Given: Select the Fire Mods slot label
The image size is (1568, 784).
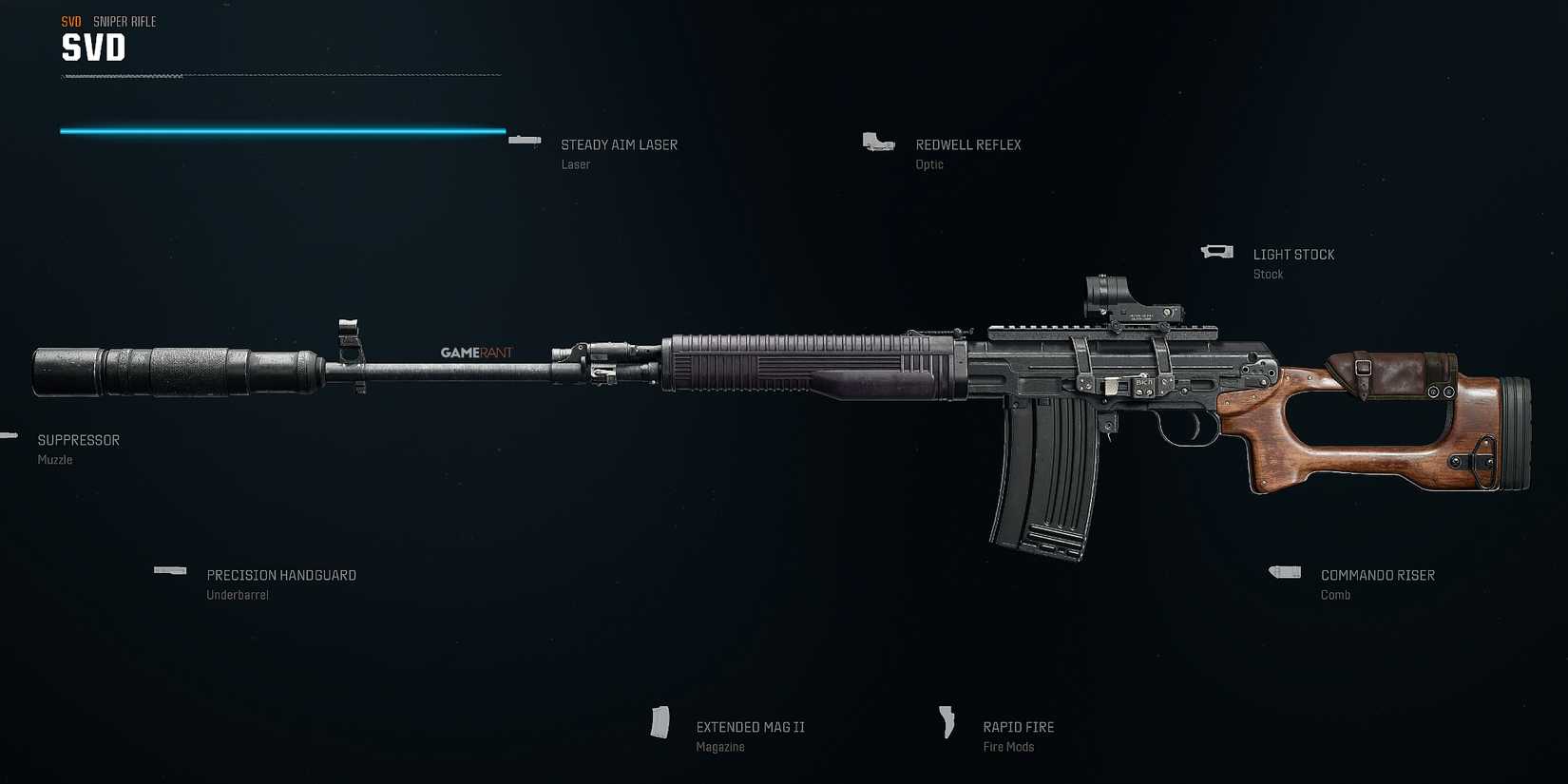Looking at the screenshot, I should pos(1008,747).
